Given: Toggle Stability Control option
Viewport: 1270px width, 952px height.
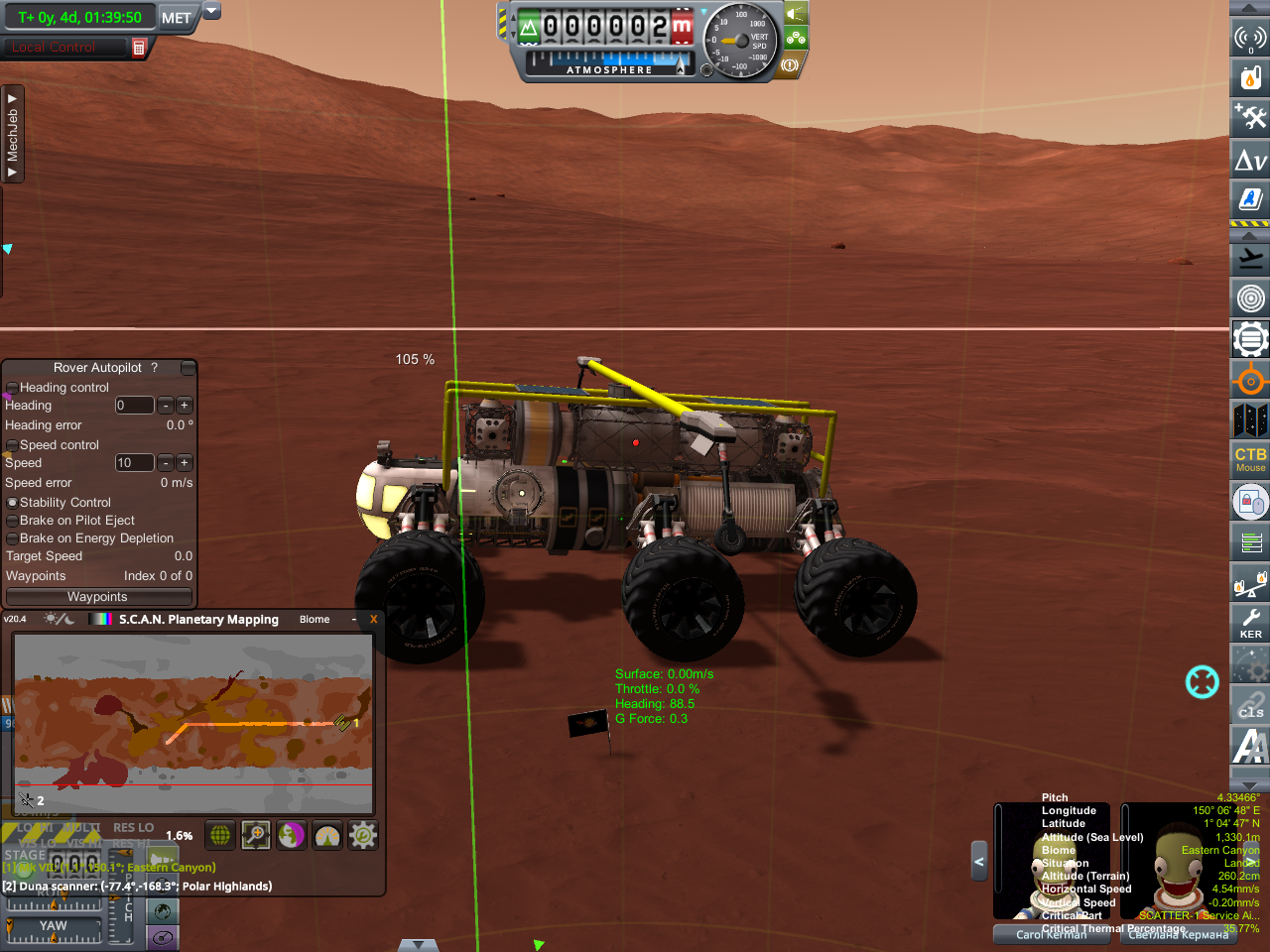Looking at the screenshot, I should (x=12, y=503).
